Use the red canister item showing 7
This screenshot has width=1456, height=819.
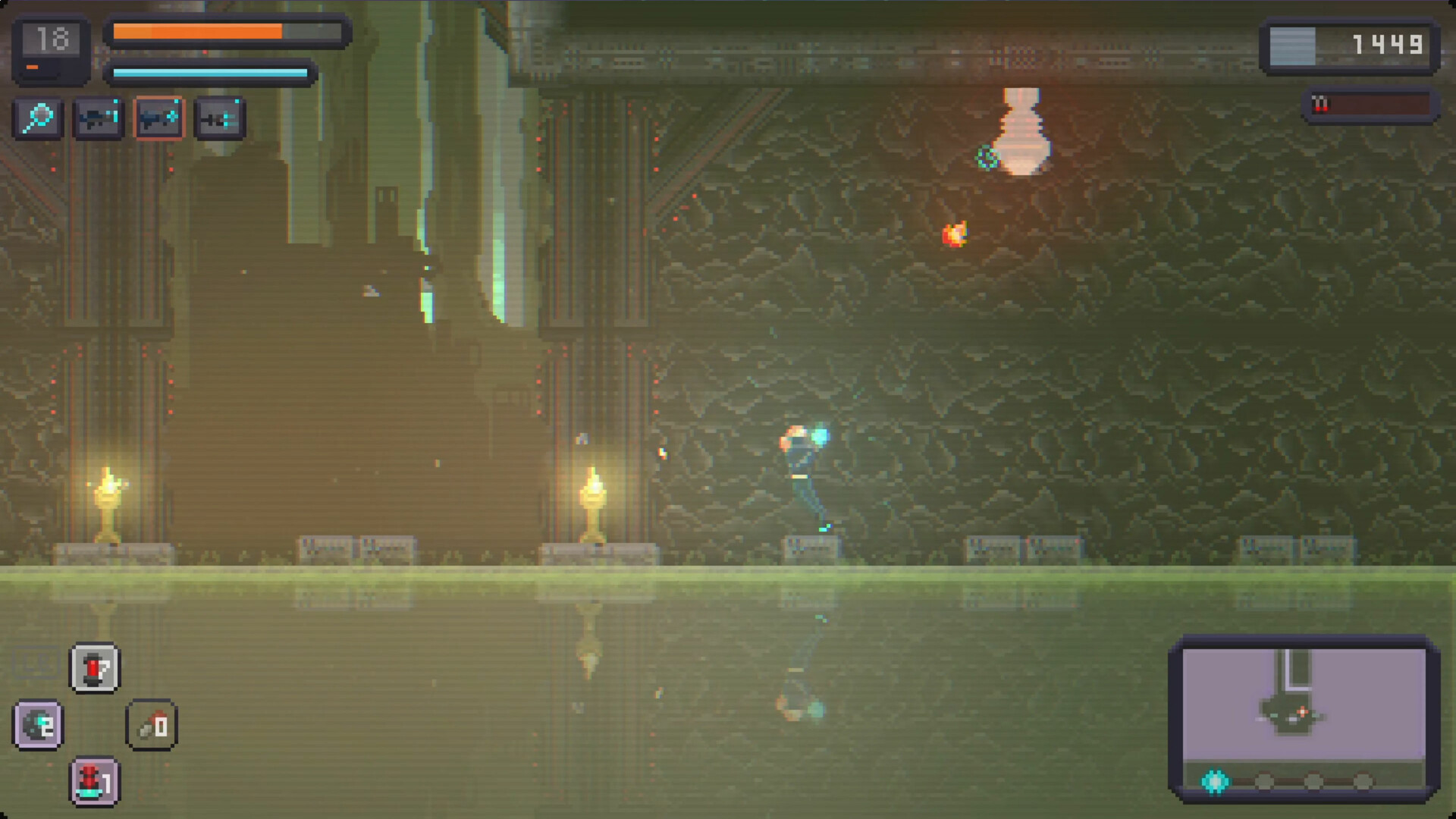click(x=95, y=668)
